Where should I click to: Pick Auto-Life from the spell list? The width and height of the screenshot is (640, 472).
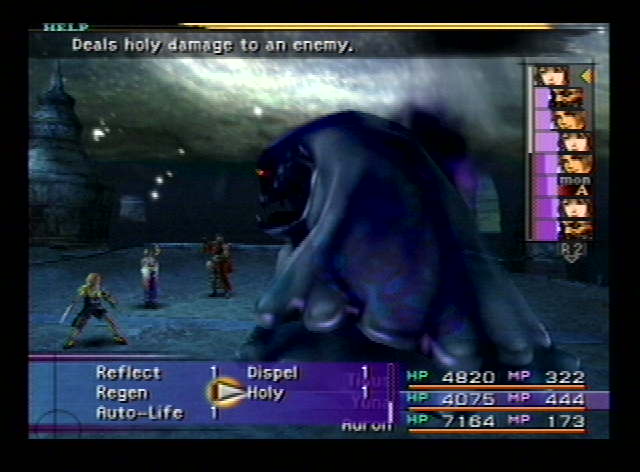(x=139, y=412)
